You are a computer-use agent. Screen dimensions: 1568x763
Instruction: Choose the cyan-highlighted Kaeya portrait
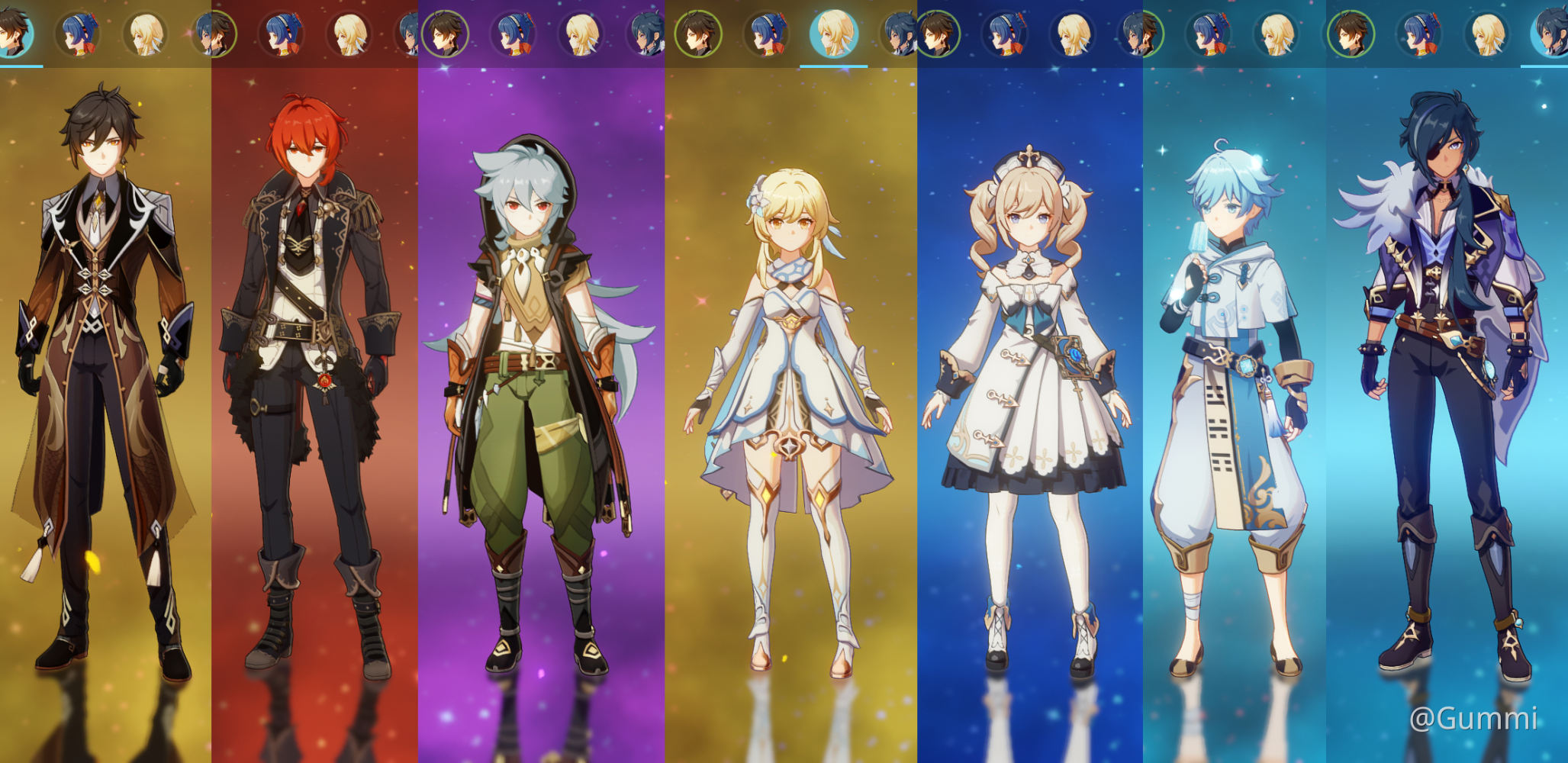point(1551,34)
